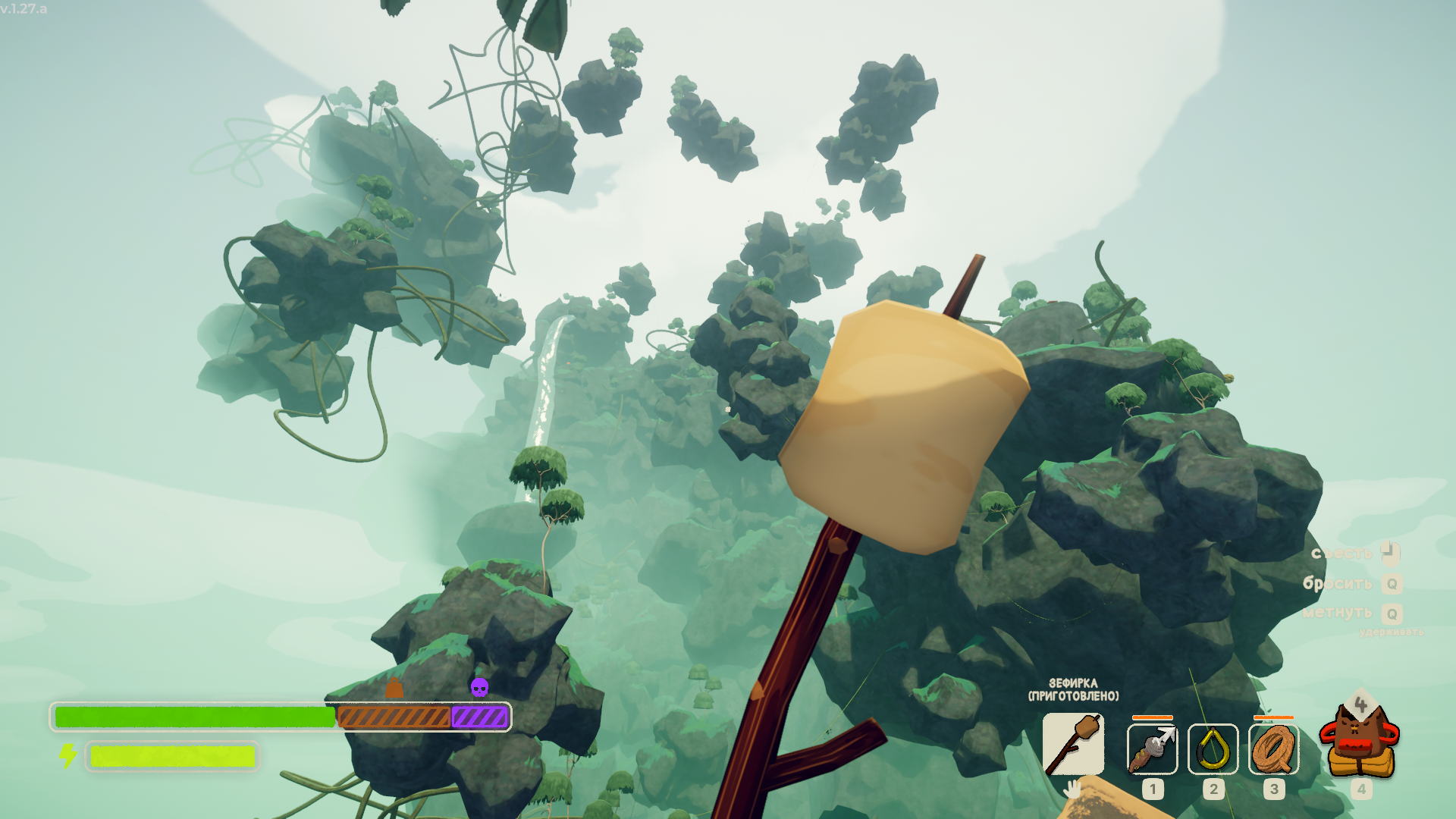This screenshot has width=1456, height=819.
Task: Choose the rope-wrapped spike item in the hotbar
Action: [1152, 749]
